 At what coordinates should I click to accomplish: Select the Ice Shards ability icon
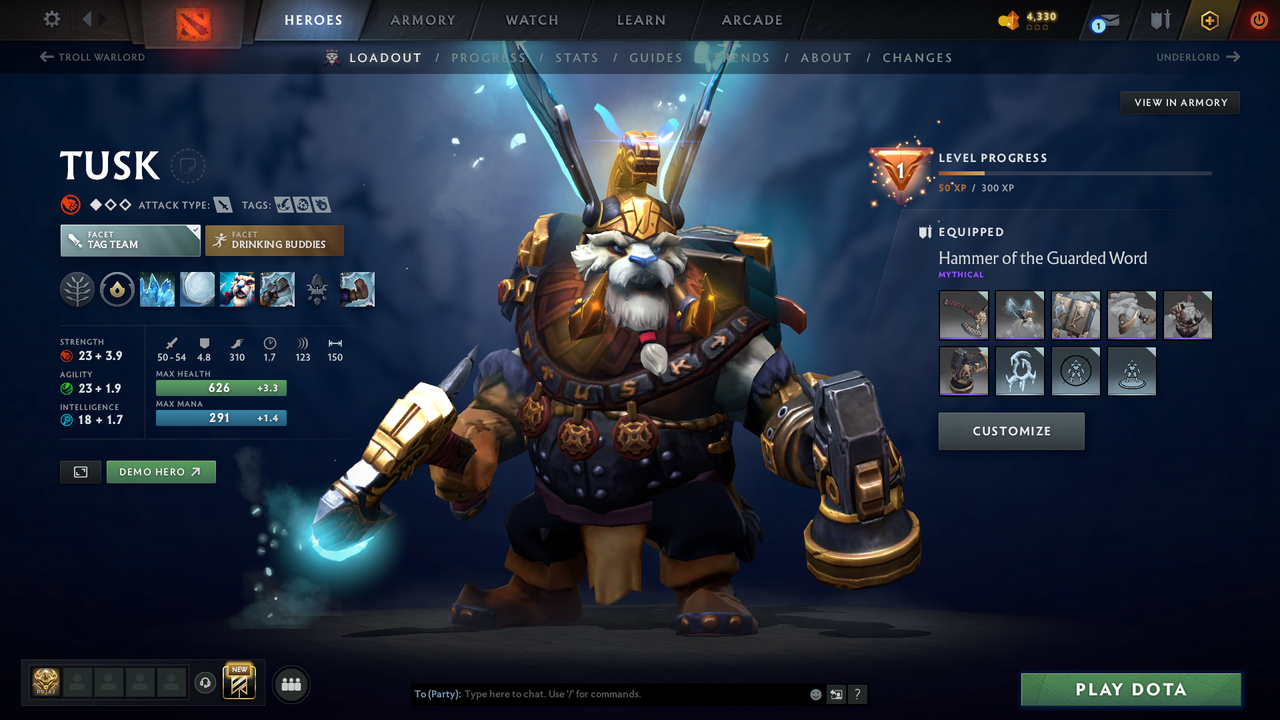[x=157, y=289]
